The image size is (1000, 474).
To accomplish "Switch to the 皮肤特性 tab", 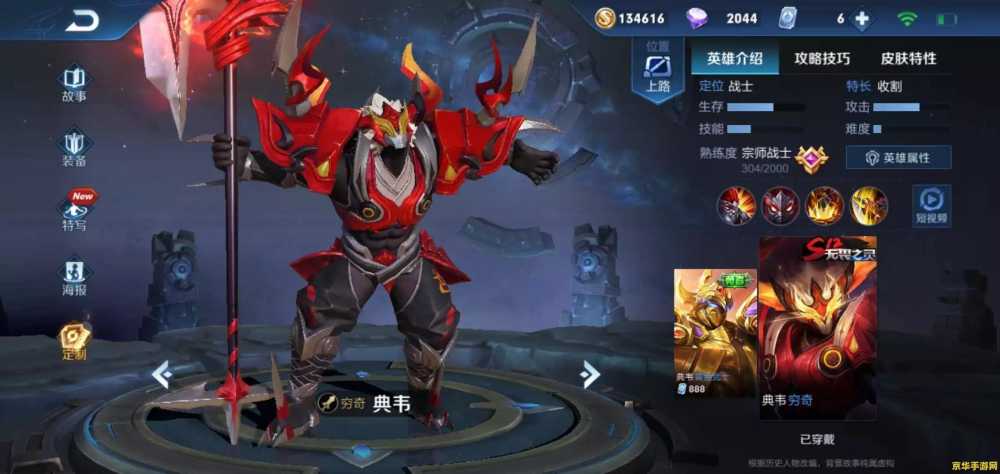I will (x=908, y=58).
